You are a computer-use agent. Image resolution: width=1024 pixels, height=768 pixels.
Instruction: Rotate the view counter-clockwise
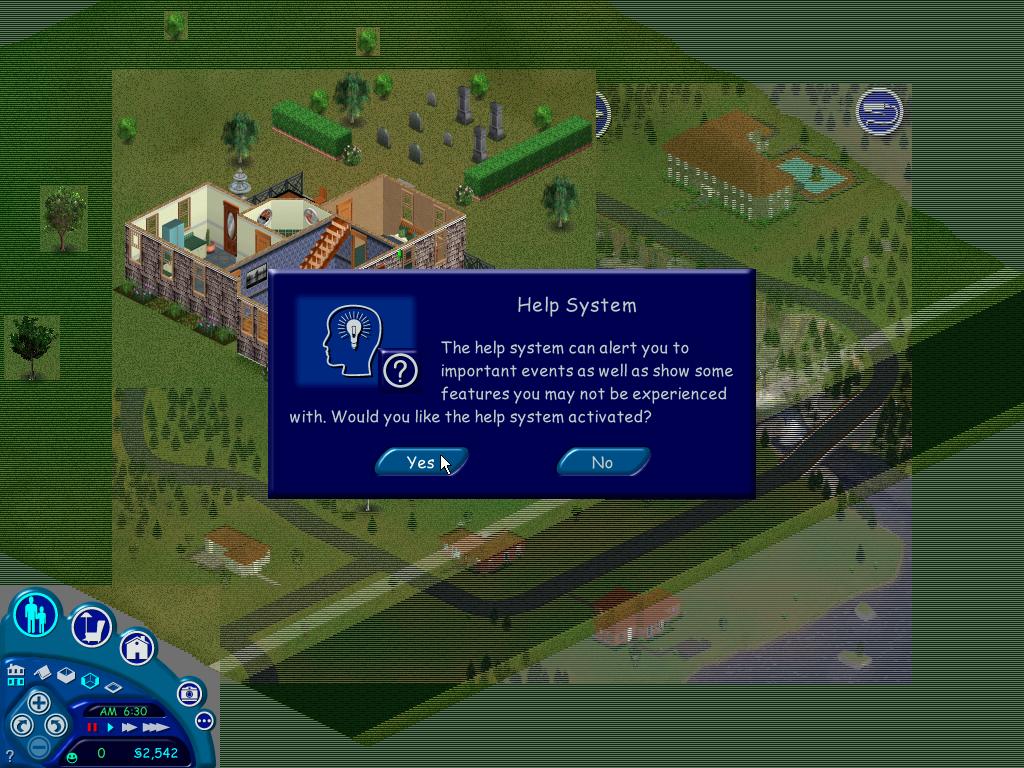(x=20, y=725)
